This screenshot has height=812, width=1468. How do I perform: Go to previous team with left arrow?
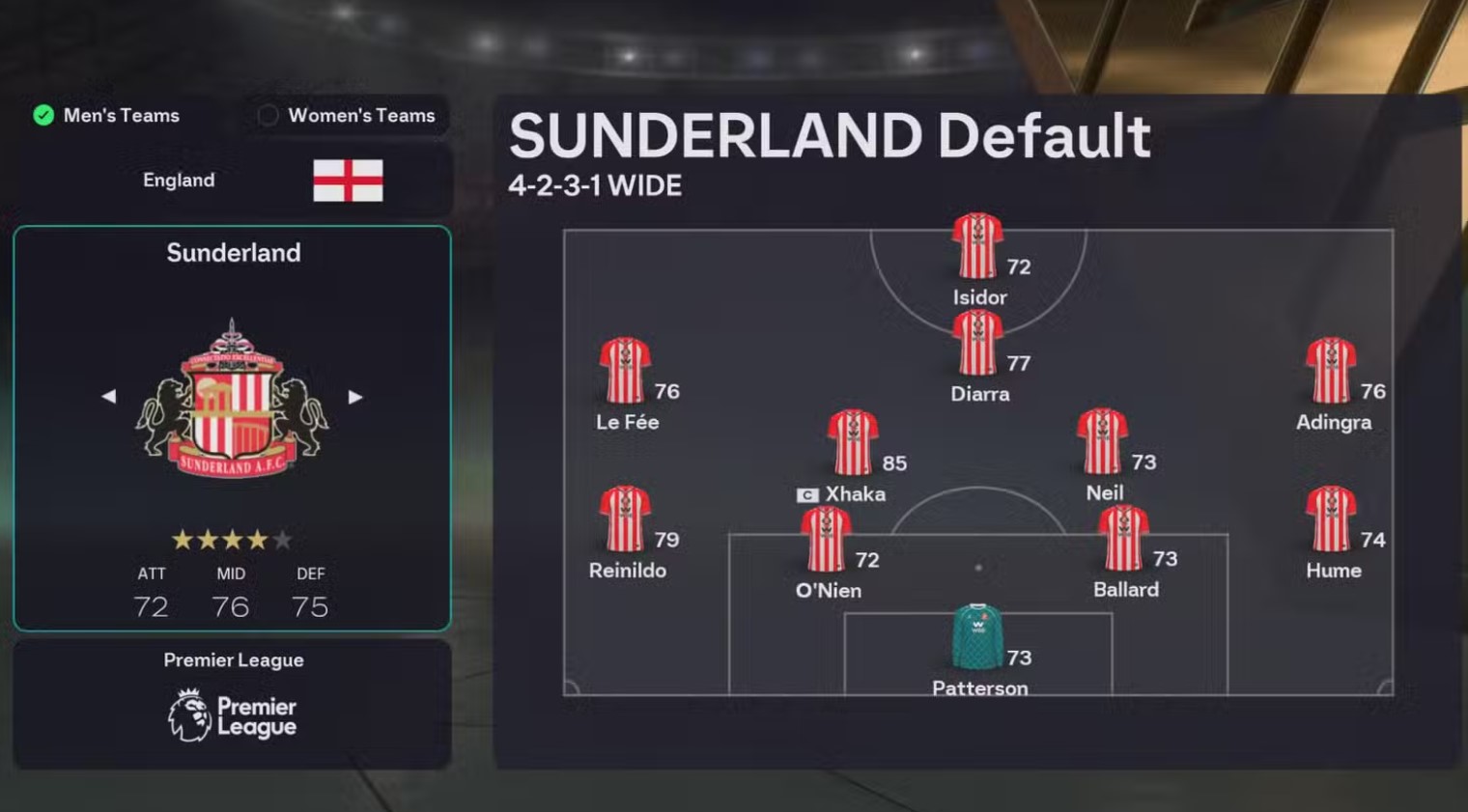(109, 397)
